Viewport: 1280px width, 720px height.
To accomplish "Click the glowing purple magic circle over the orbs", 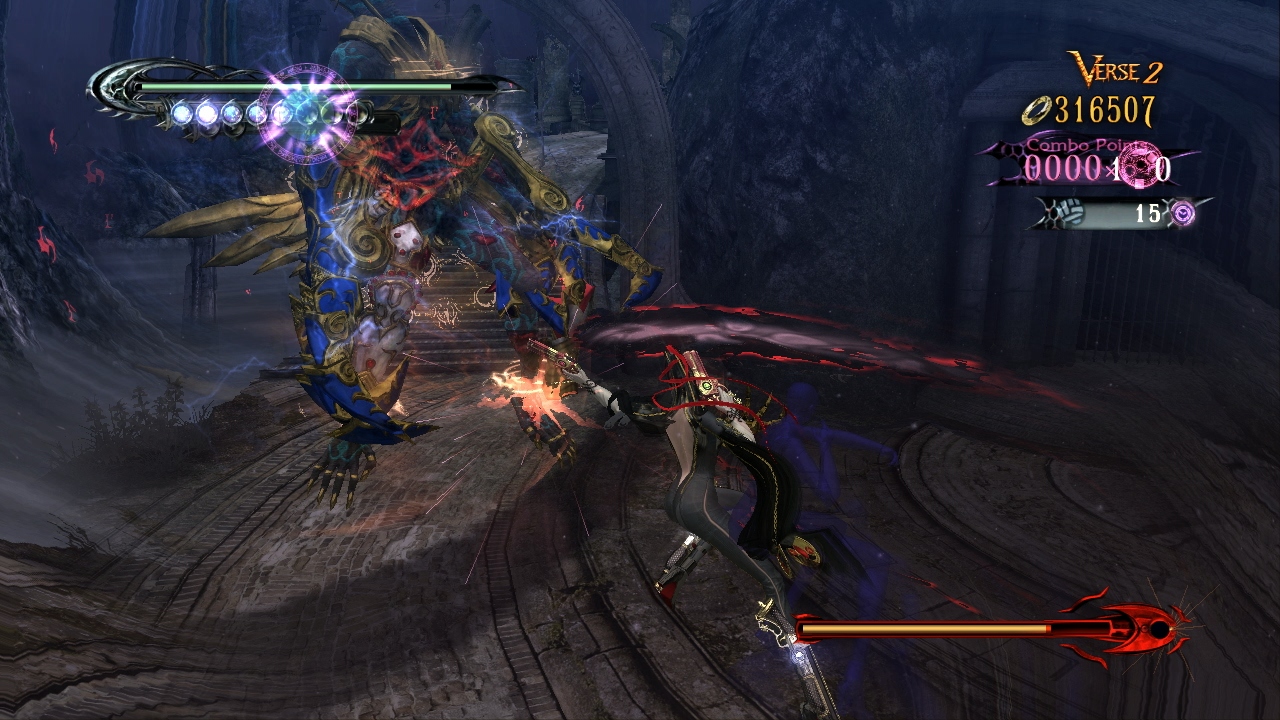I will pos(305,114).
